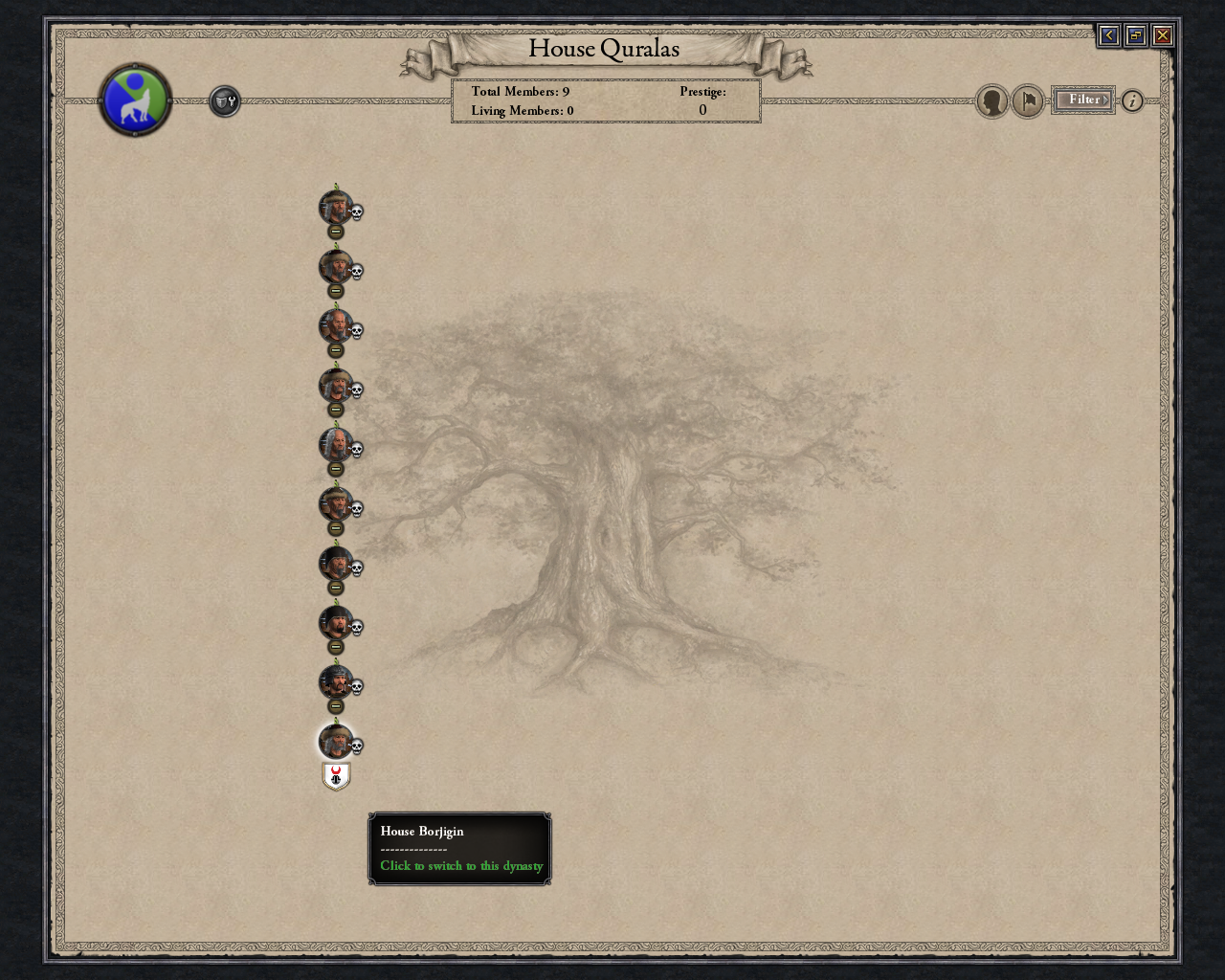
Task: Click the dynasty flag icon
Action: 1027,100
